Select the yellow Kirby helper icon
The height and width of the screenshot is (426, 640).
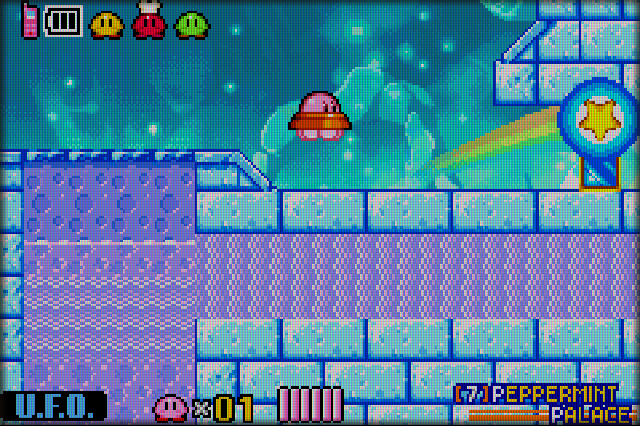pos(105,24)
